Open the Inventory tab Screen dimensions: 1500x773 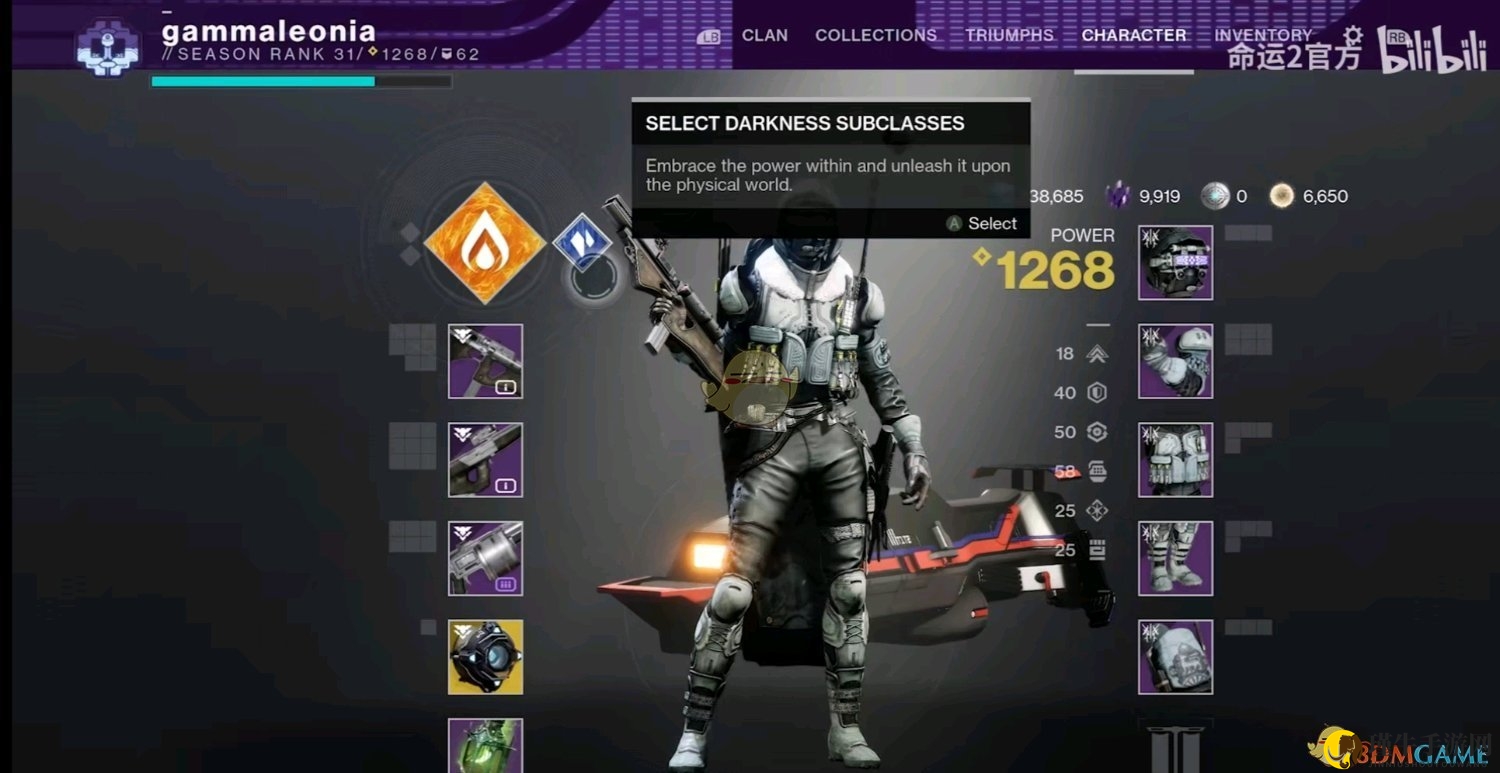pyautogui.click(x=1262, y=35)
